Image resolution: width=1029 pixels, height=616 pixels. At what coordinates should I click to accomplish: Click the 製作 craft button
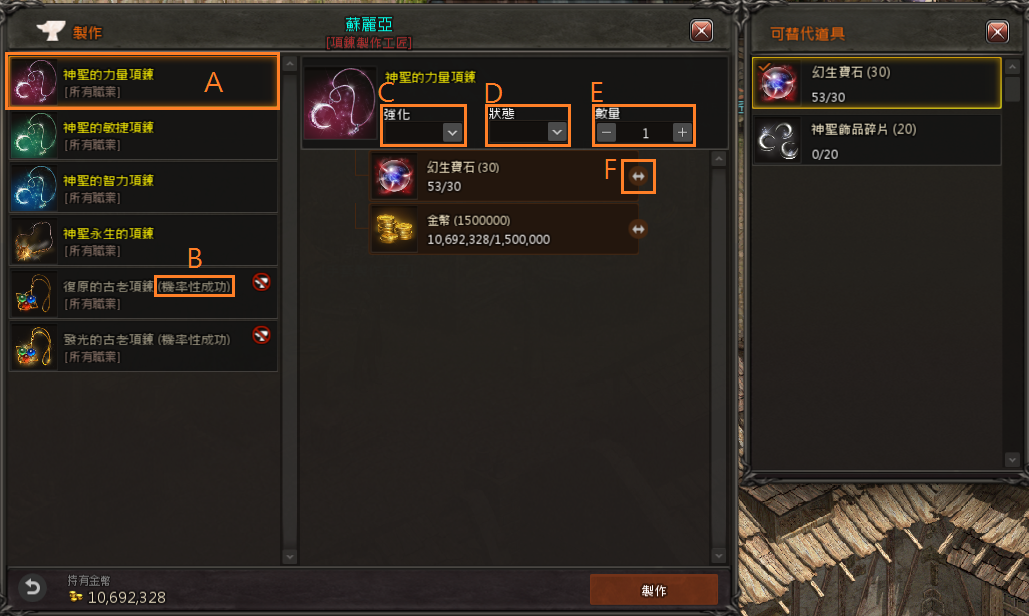[x=653, y=589]
